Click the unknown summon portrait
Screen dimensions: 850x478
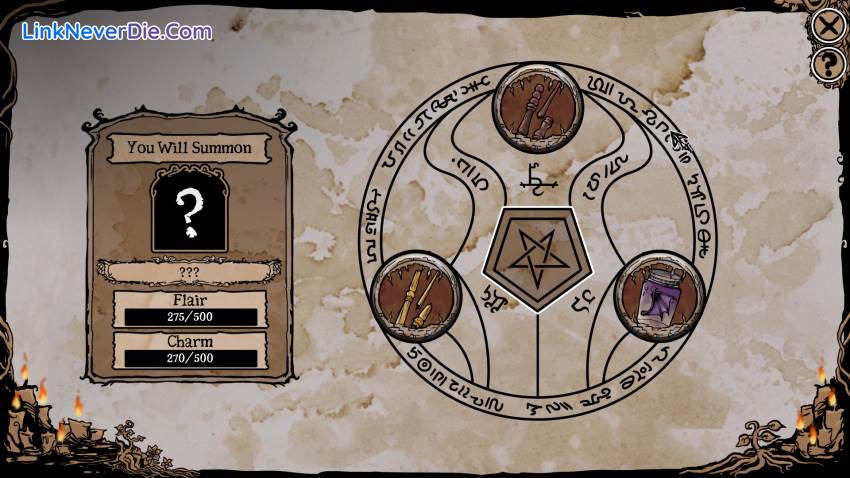click(189, 210)
